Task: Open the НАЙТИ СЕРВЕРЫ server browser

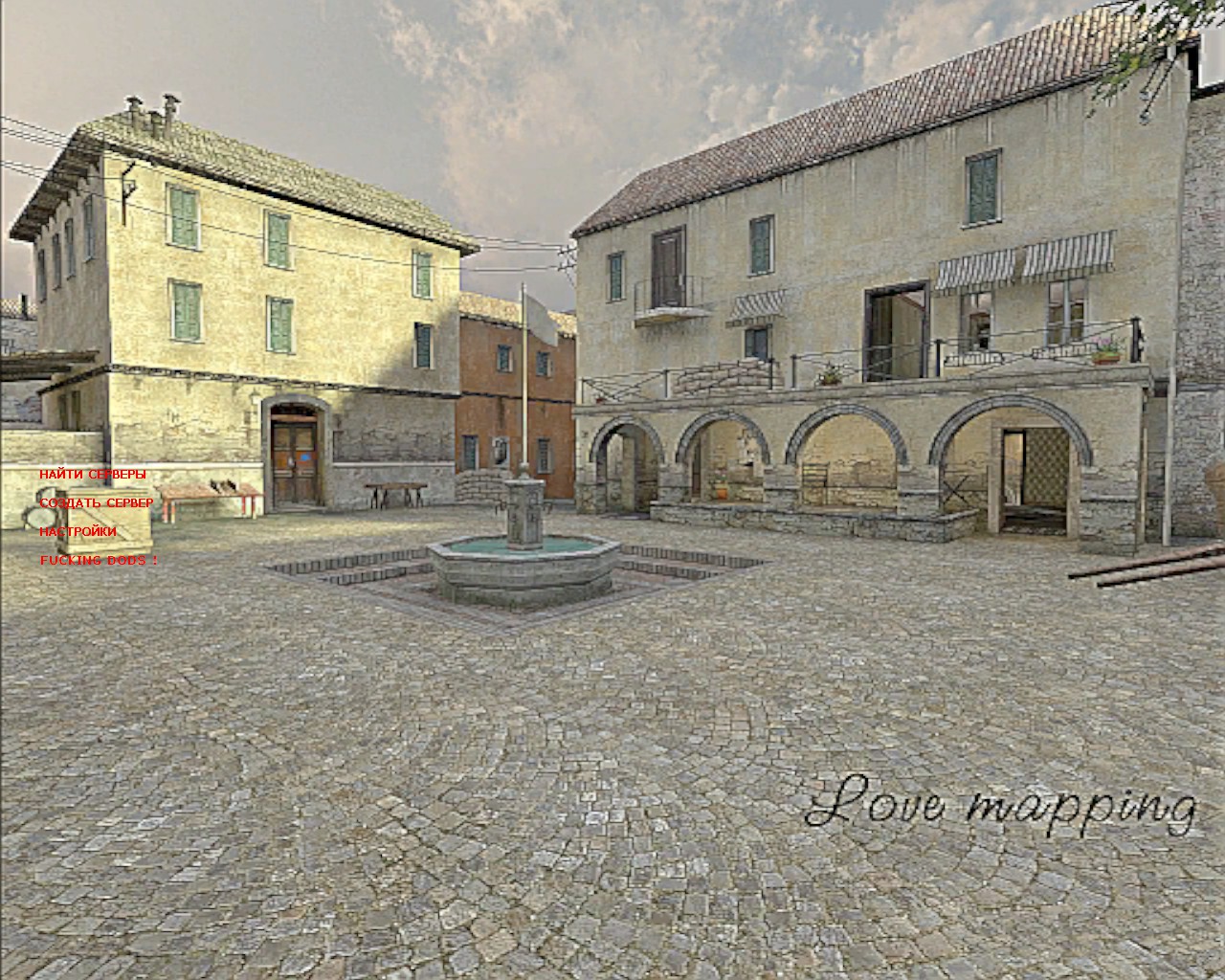Action: [93, 475]
